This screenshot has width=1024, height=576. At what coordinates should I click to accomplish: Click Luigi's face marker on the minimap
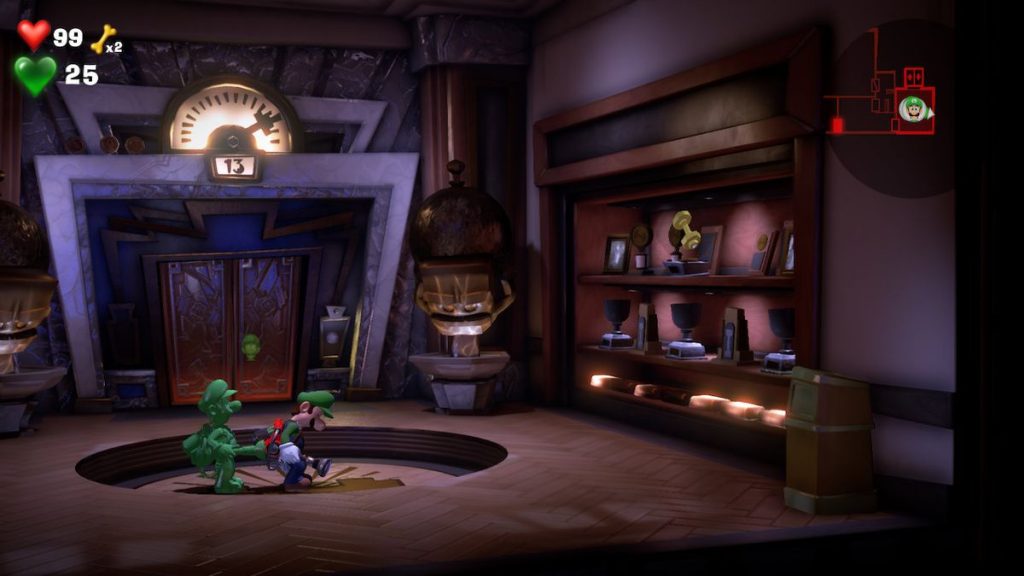coord(912,108)
